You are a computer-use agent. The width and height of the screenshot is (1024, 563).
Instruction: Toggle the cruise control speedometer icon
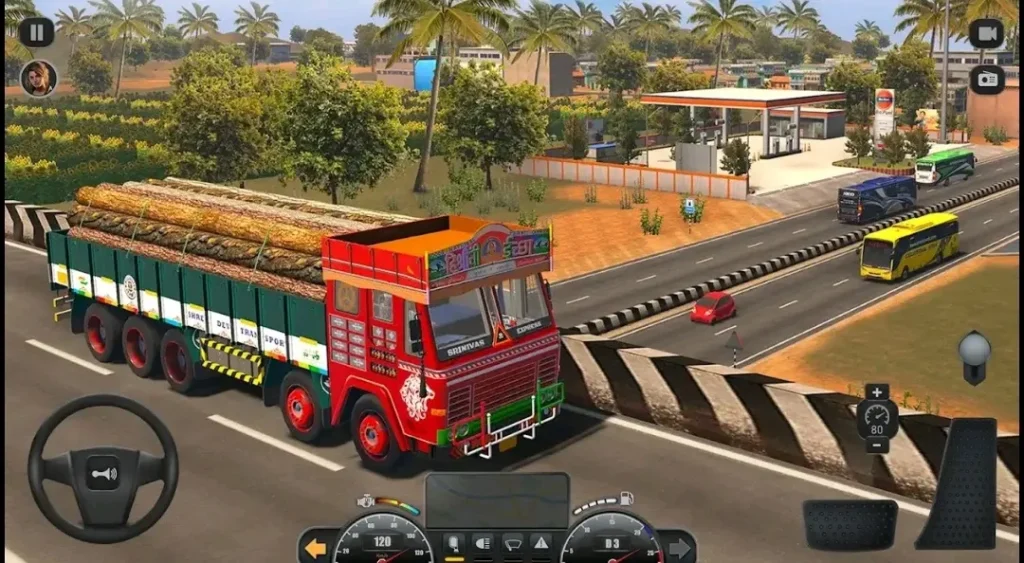(x=876, y=418)
